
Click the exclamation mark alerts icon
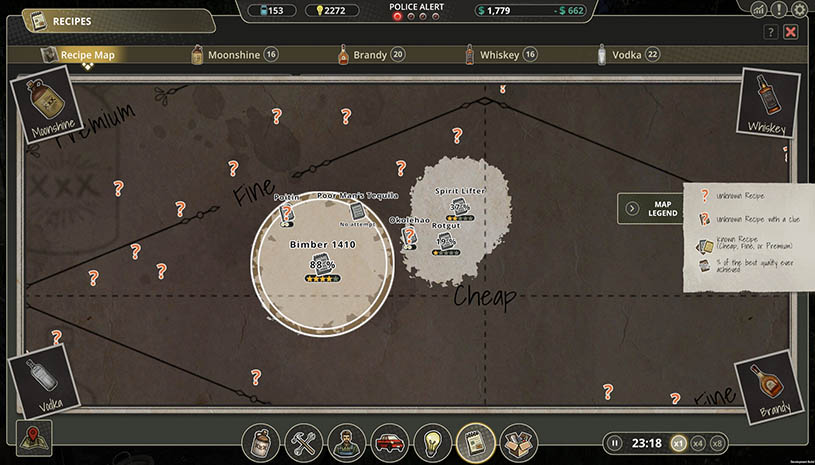779,10
